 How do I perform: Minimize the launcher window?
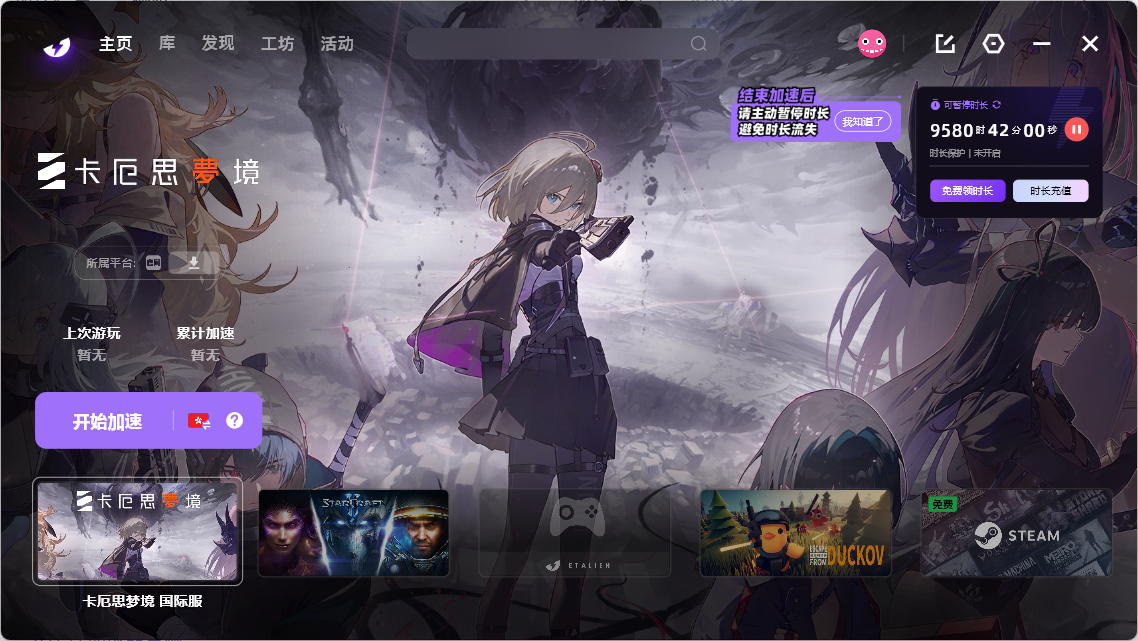pyautogui.click(x=1042, y=44)
